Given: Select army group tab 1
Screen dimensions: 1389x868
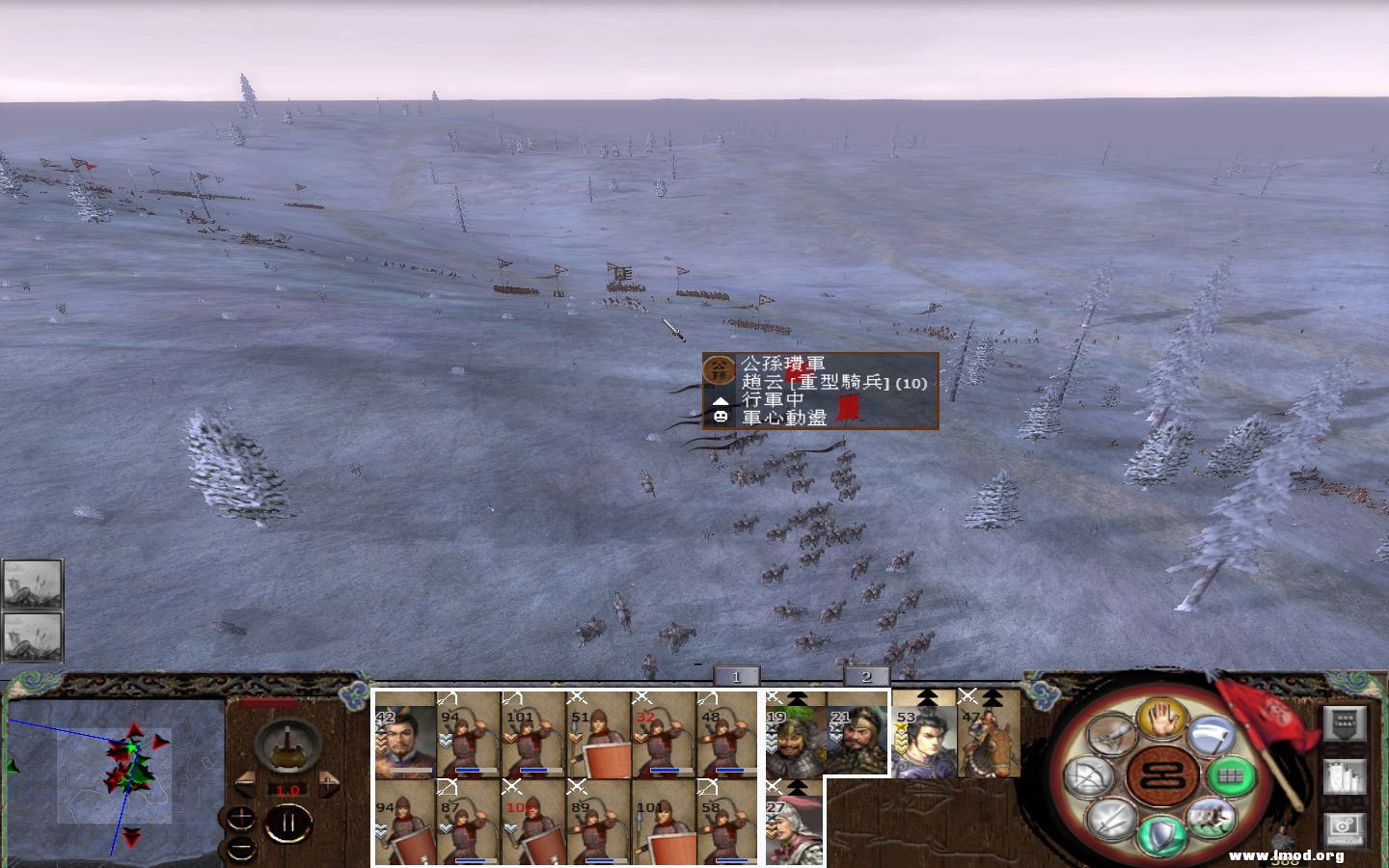Looking at the screenshot, I should pos(736,677).
